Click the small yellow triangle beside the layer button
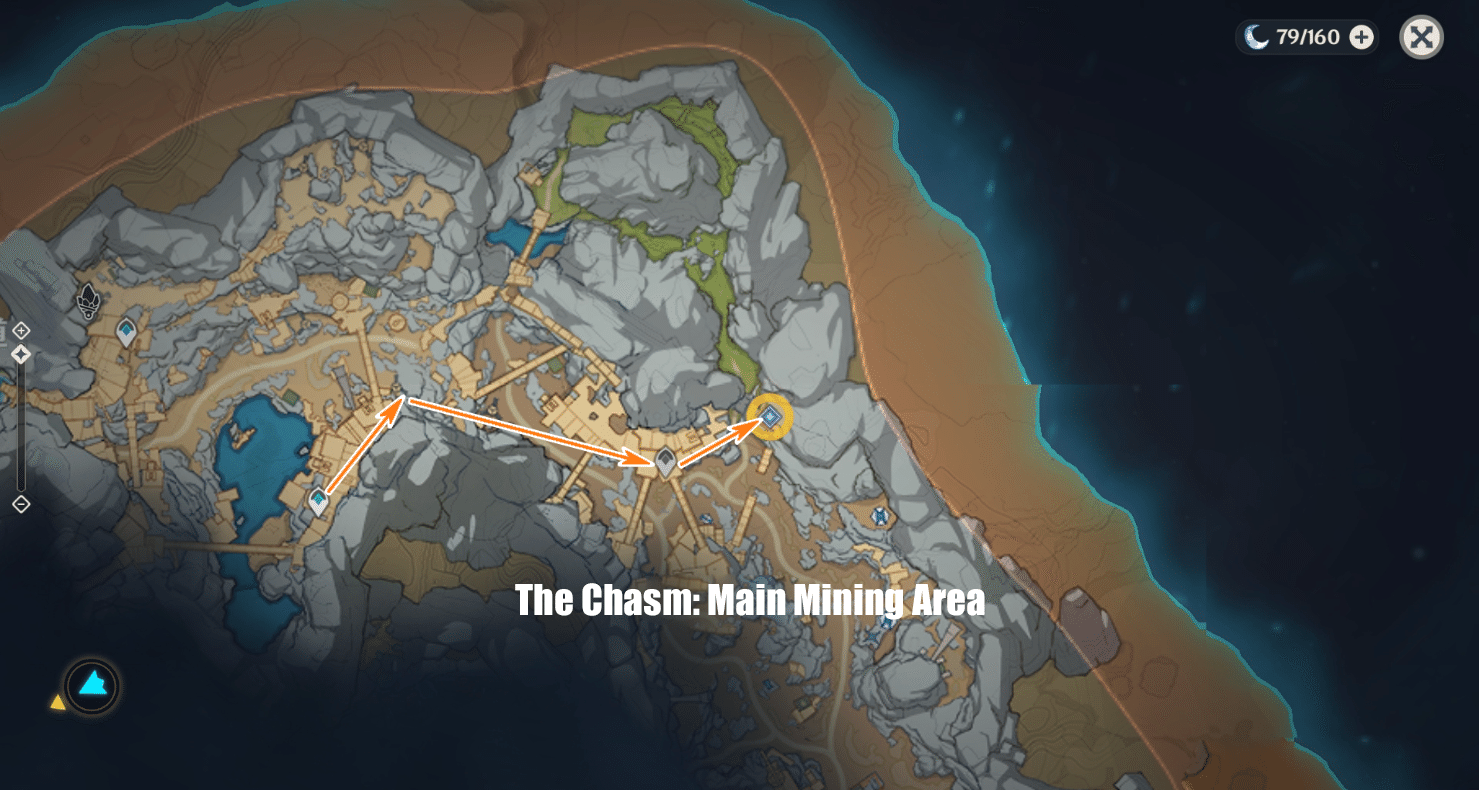Image resolution: width=1479 pixels, height=790 pixels. coord(57,703)
